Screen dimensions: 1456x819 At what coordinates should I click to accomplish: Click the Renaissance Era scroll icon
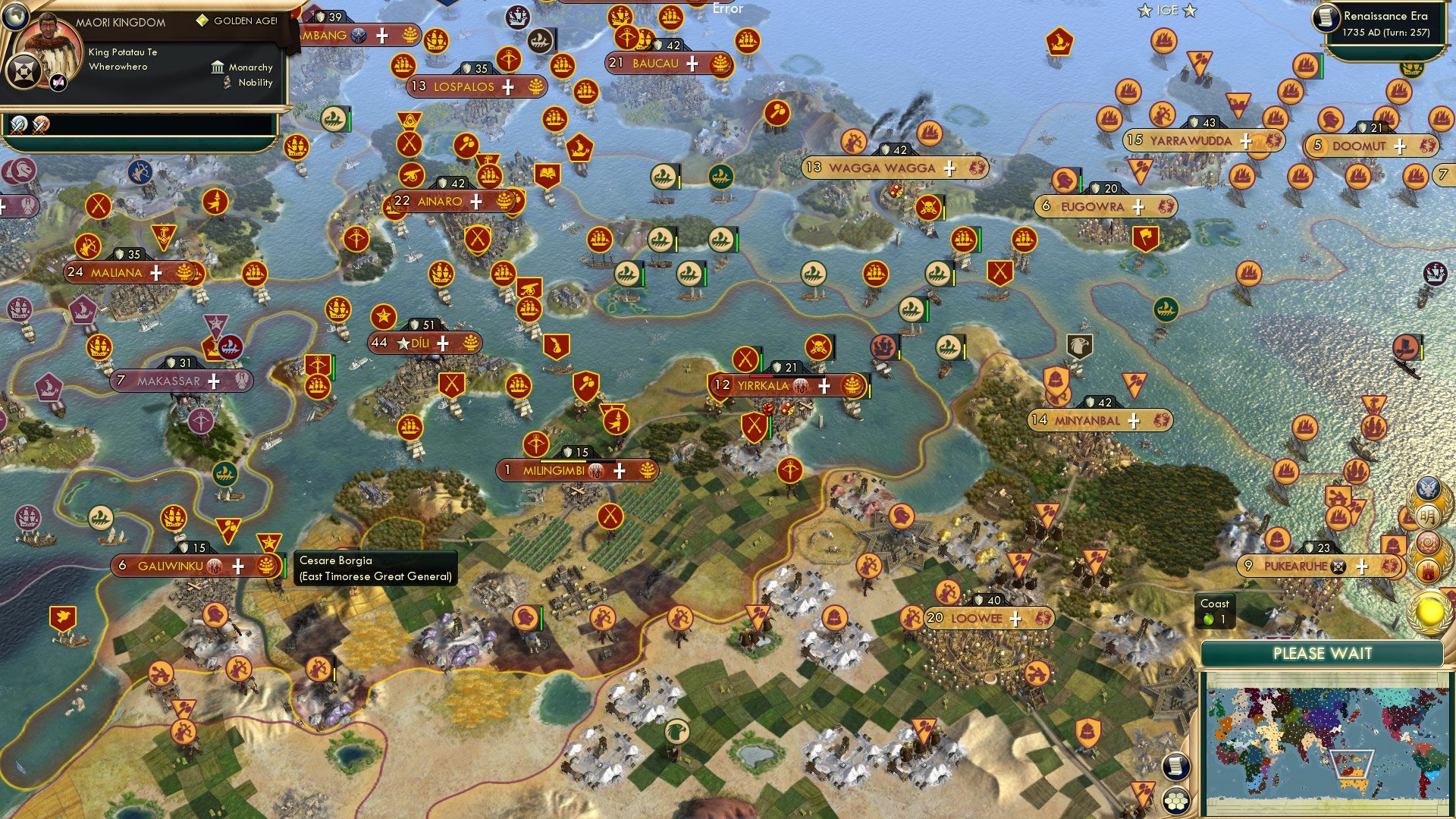pos(1326,17)
